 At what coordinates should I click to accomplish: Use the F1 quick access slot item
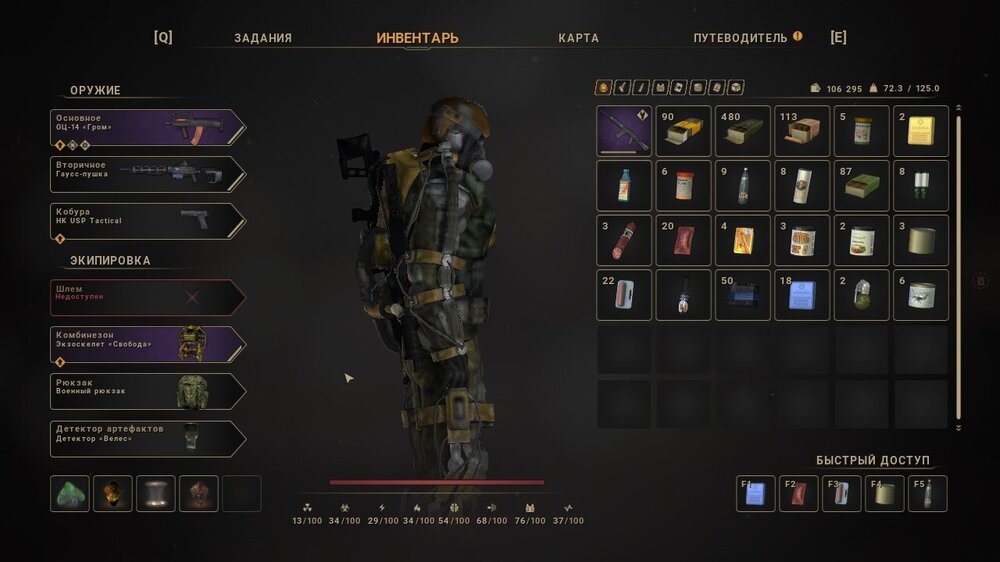coord(756,494)
